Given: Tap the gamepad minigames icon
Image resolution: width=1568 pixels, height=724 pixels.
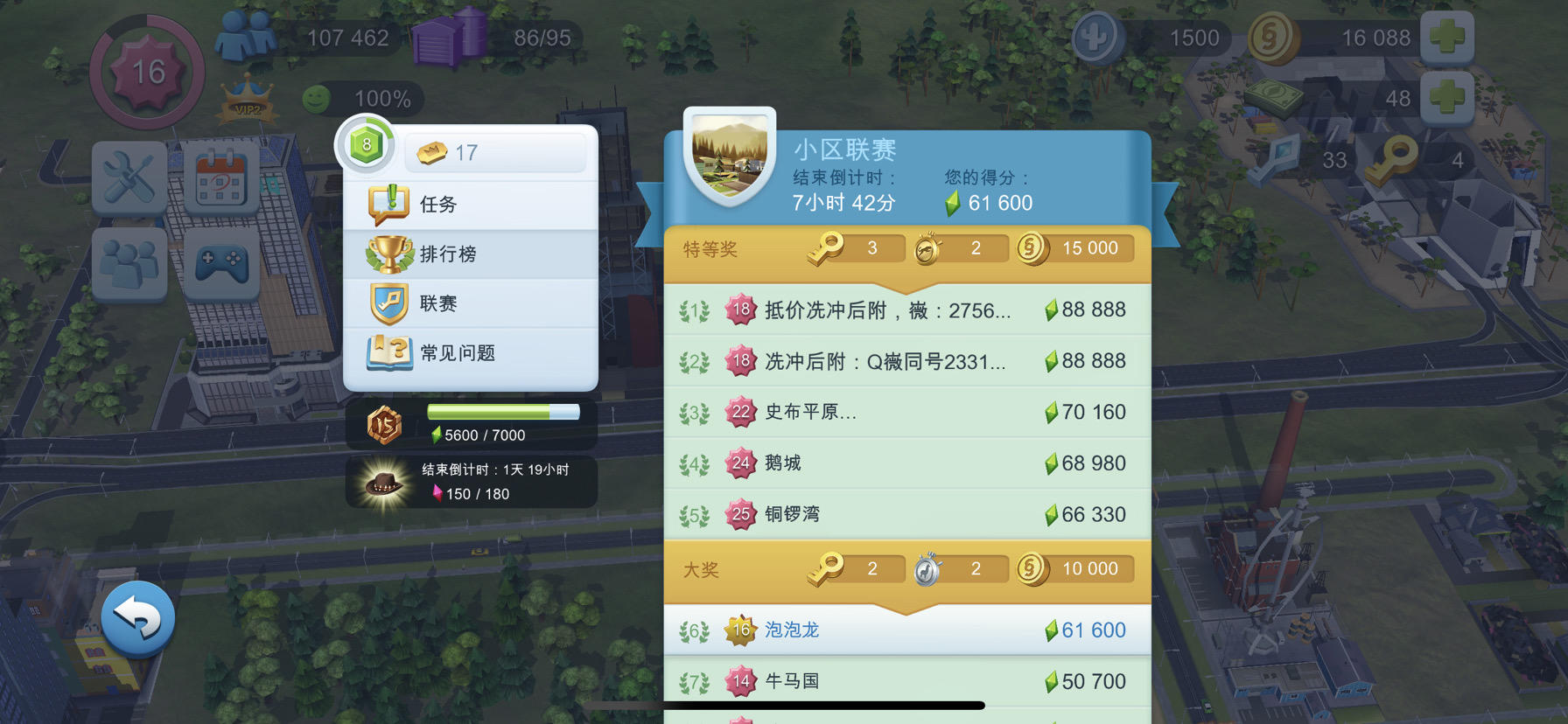Looking at the screenshot, I should [219, 262].
